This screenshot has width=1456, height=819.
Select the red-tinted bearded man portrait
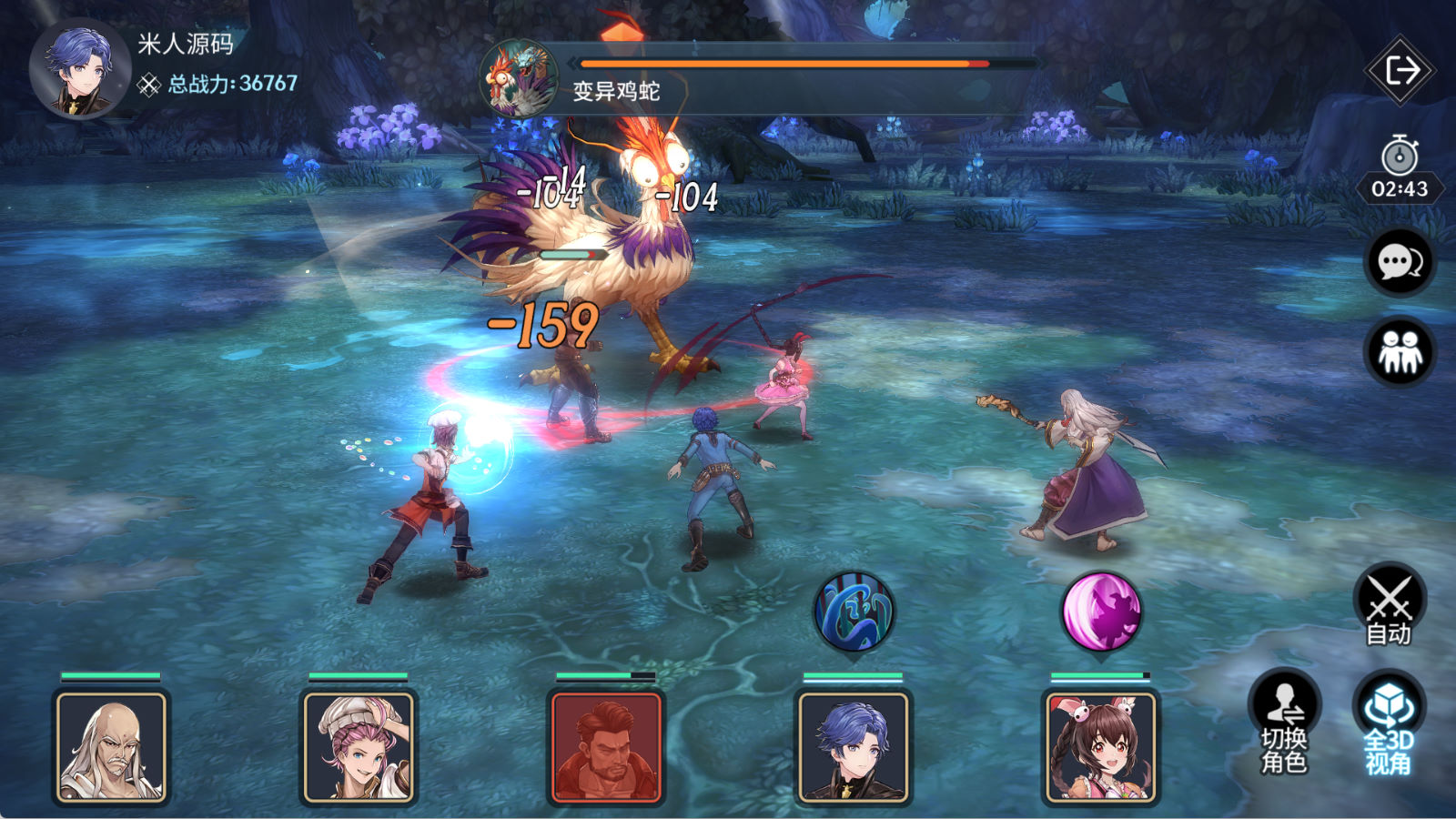[606, 747]
